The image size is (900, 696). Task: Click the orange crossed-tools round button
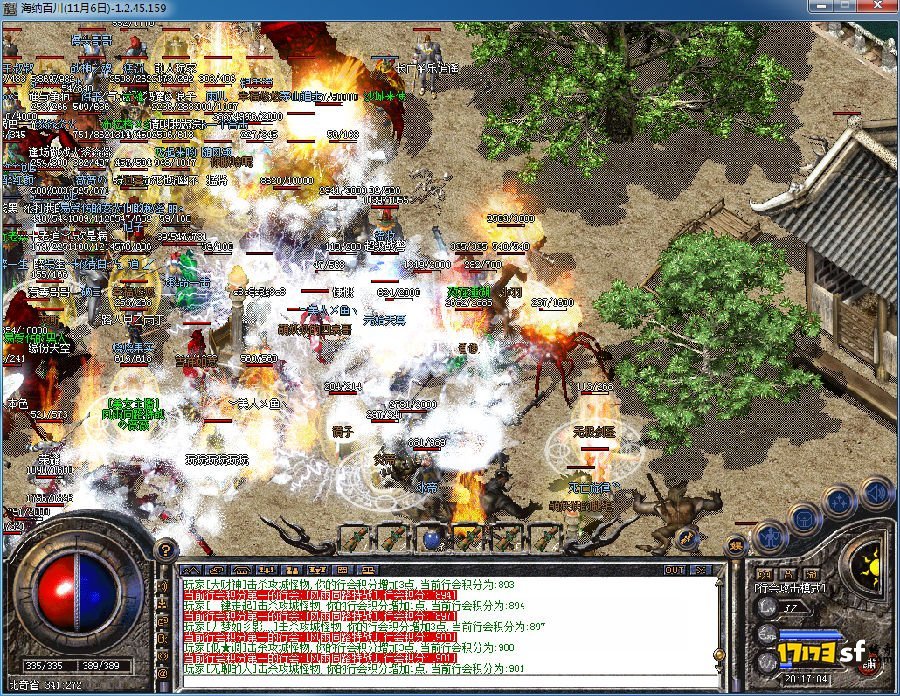[x=687, y=537]
